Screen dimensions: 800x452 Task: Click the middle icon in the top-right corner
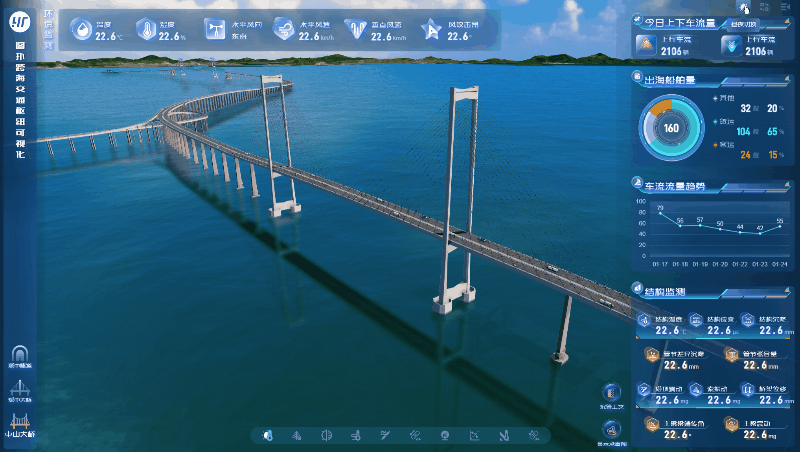(764, 7)
